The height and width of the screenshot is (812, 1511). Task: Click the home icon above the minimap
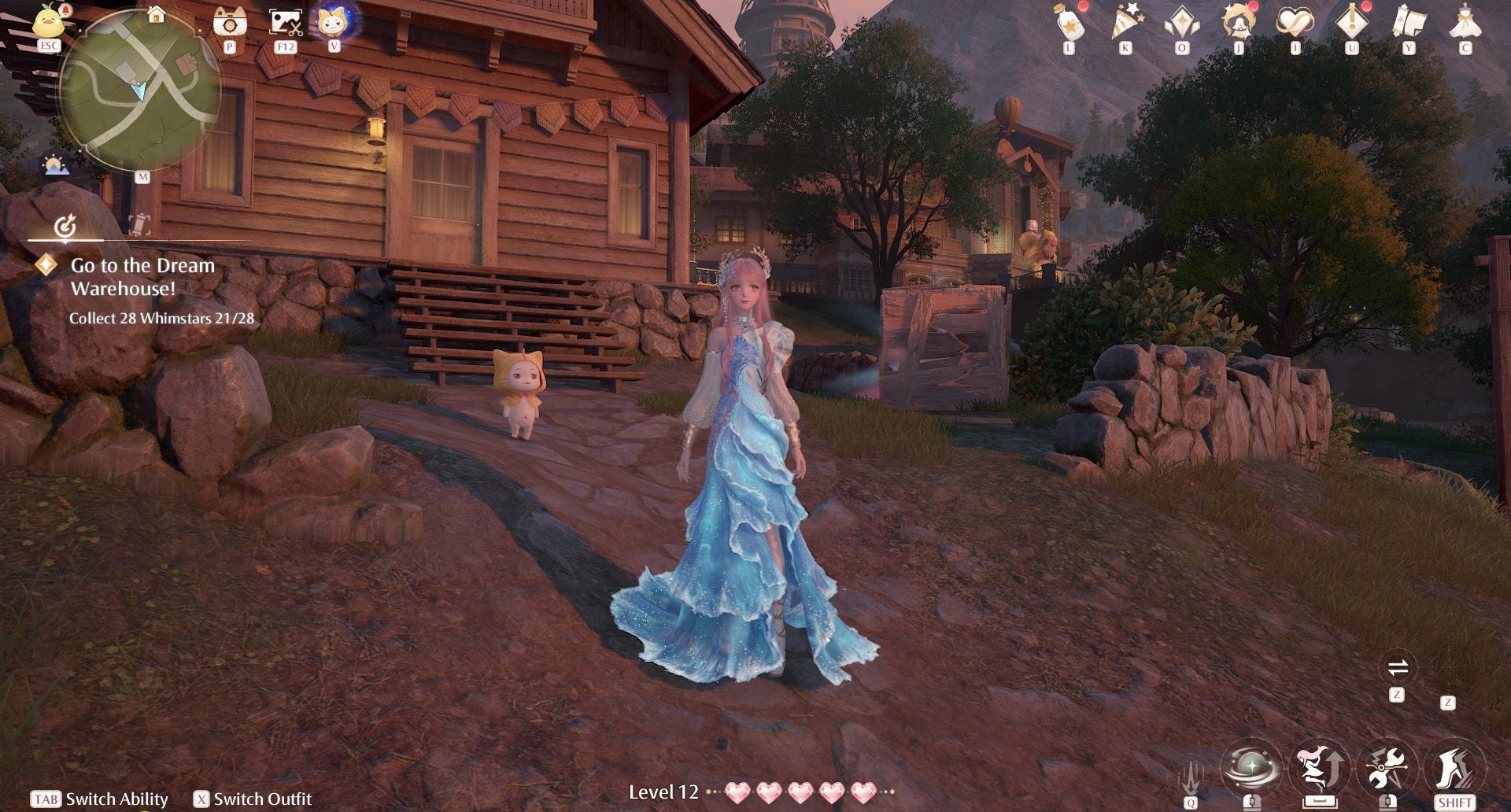[157, 14]
